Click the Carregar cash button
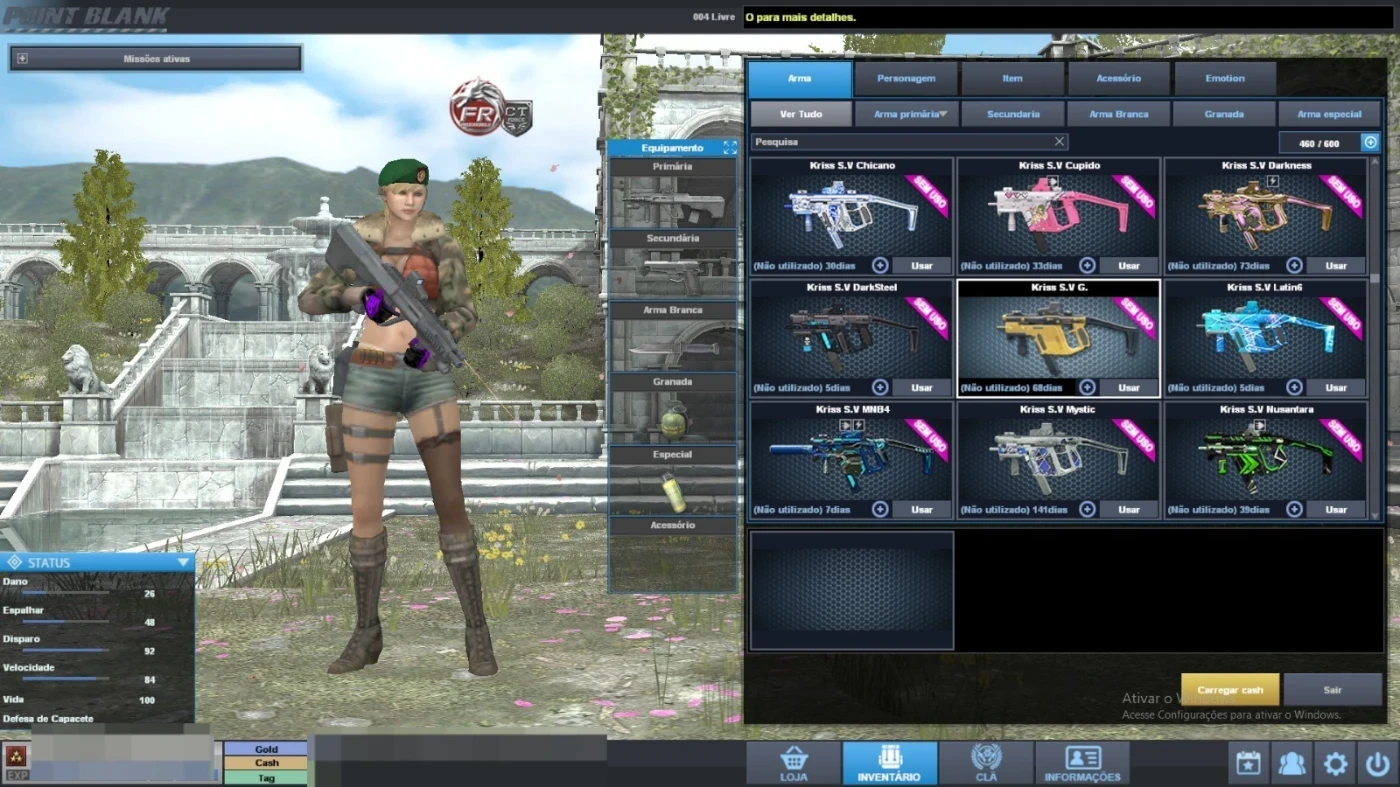 point(1229,689)
